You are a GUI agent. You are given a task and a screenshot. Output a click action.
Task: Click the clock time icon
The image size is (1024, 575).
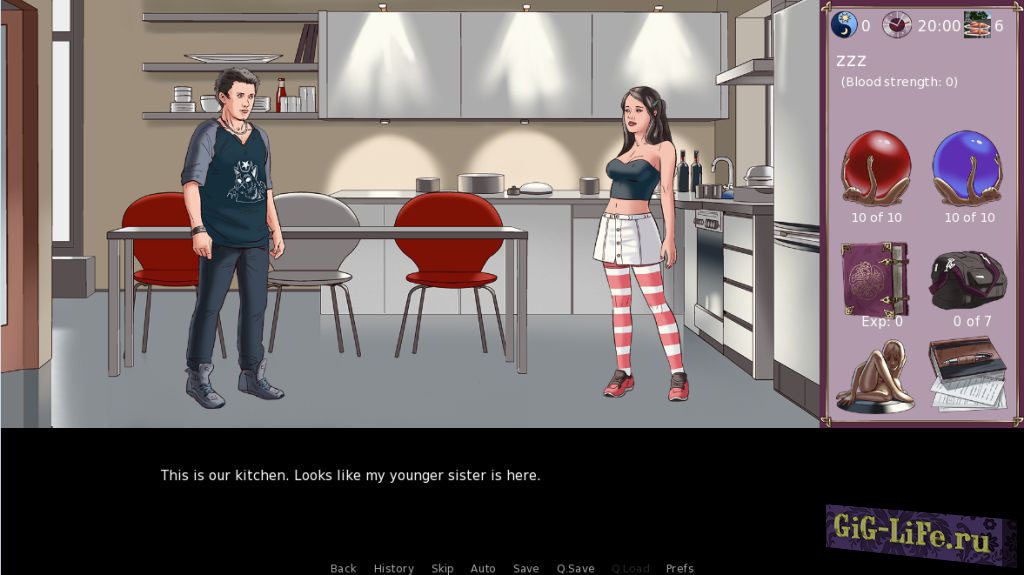click(896, 25)
